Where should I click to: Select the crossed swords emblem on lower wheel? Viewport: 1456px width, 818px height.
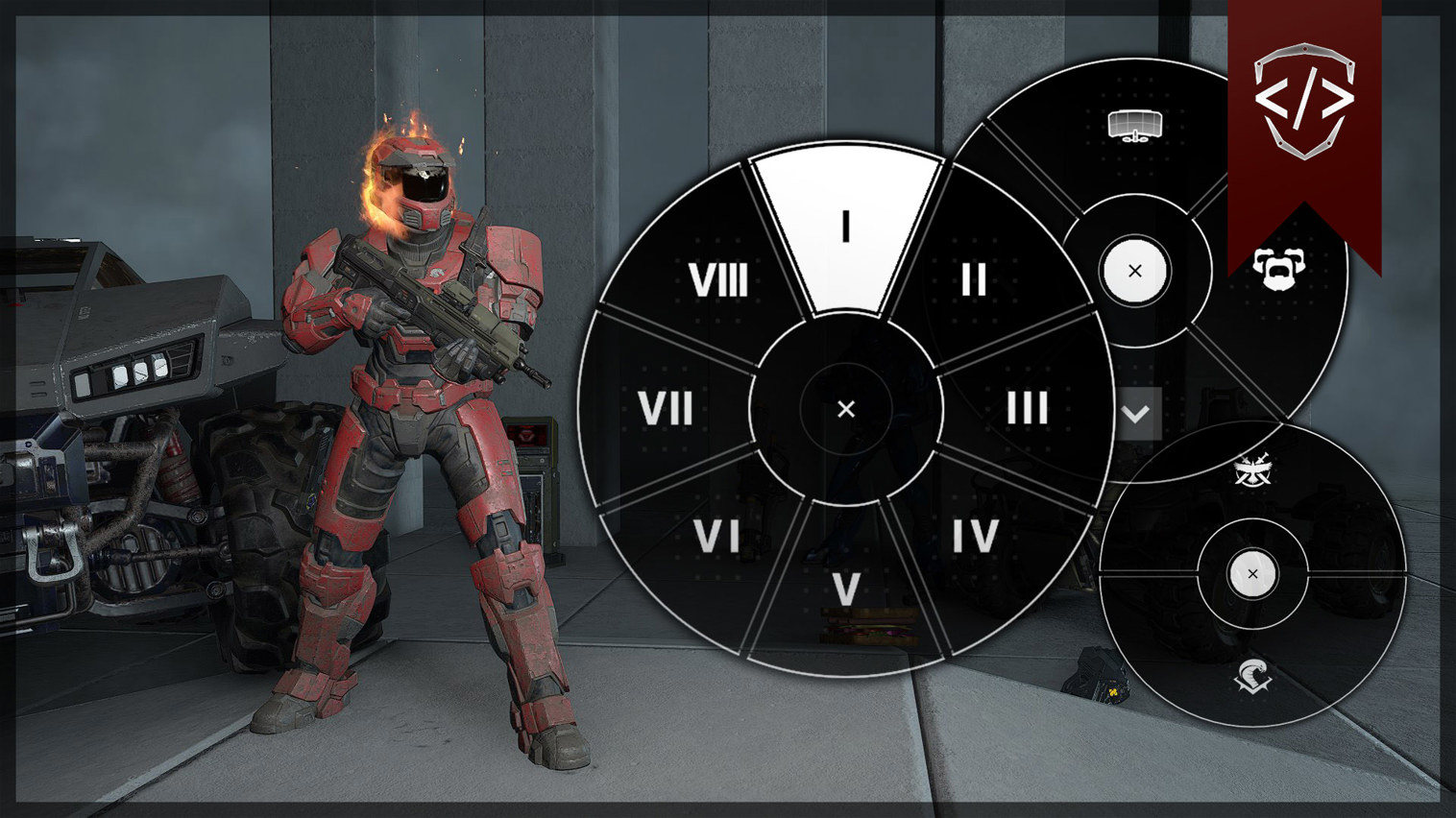coord(1252,470)
